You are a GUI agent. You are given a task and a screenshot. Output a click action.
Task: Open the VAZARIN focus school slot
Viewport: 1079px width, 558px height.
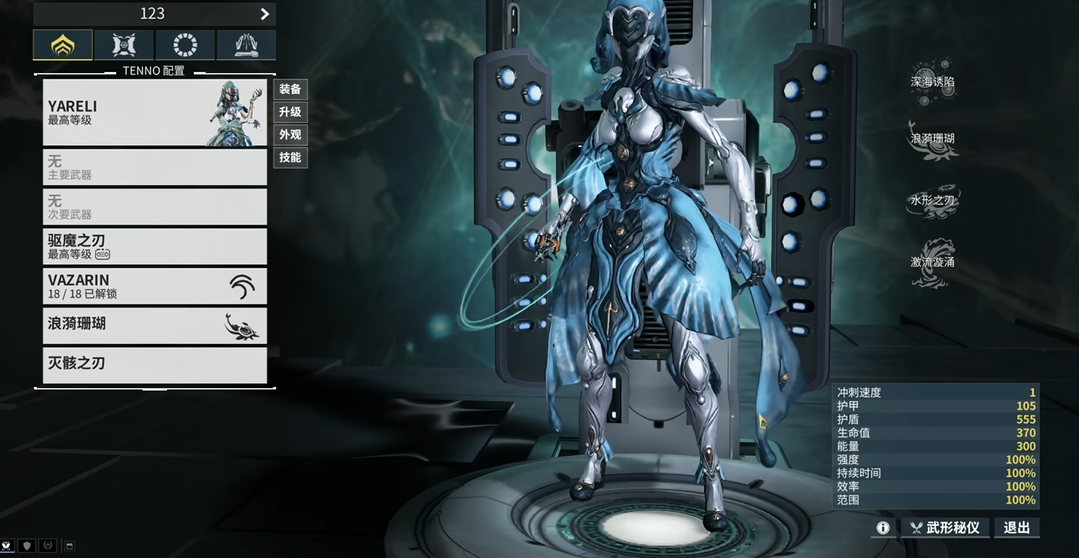point(155,286)
